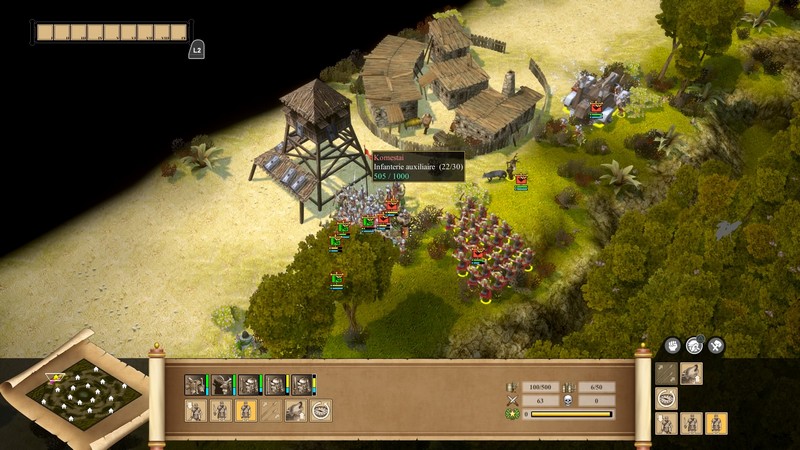Activate the crossed weapons round button
Screen dimensions: 800x450
716,346
